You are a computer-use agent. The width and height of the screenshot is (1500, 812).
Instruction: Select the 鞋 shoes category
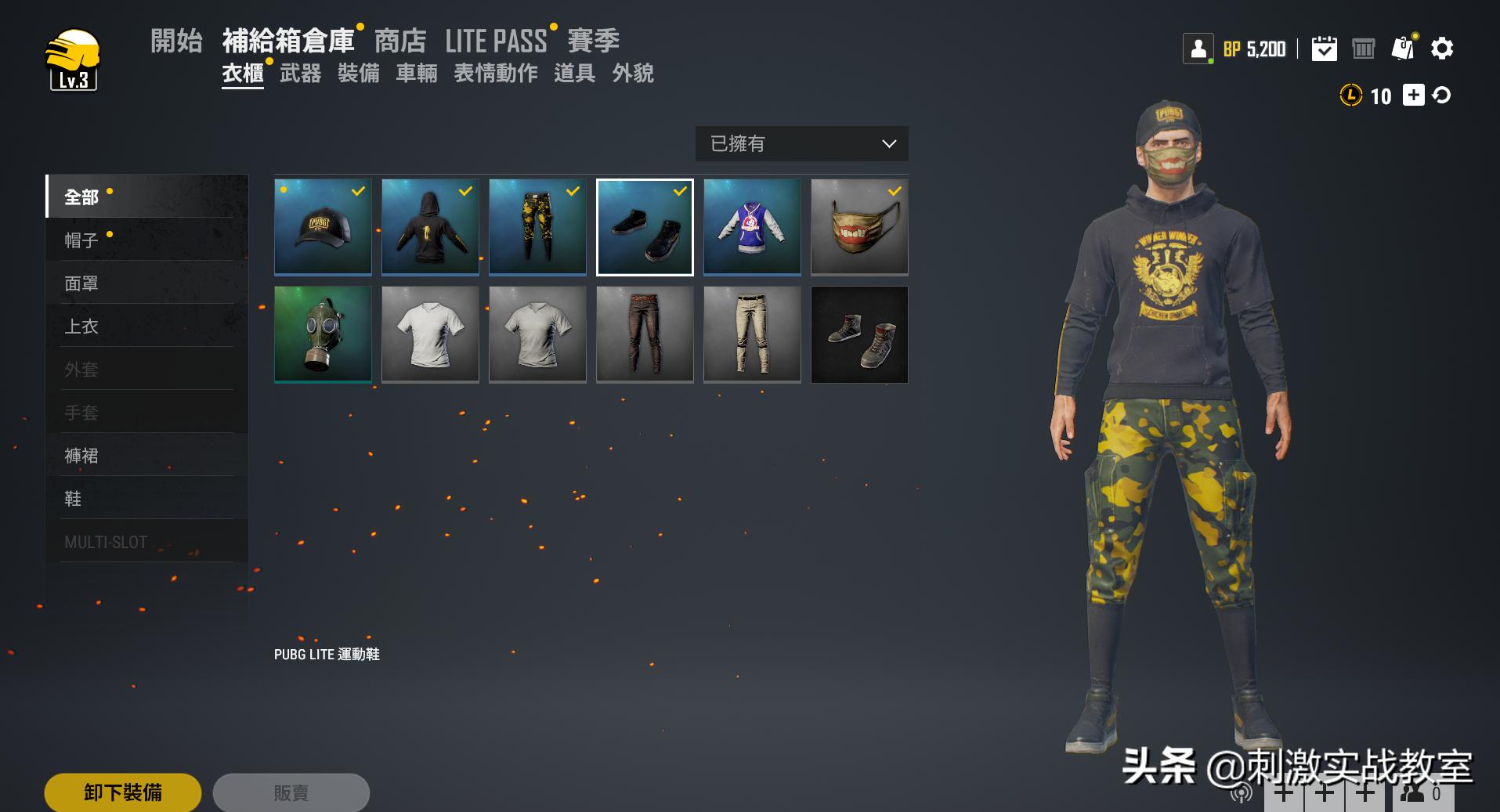pyautogui.click(x=73, y=499)
